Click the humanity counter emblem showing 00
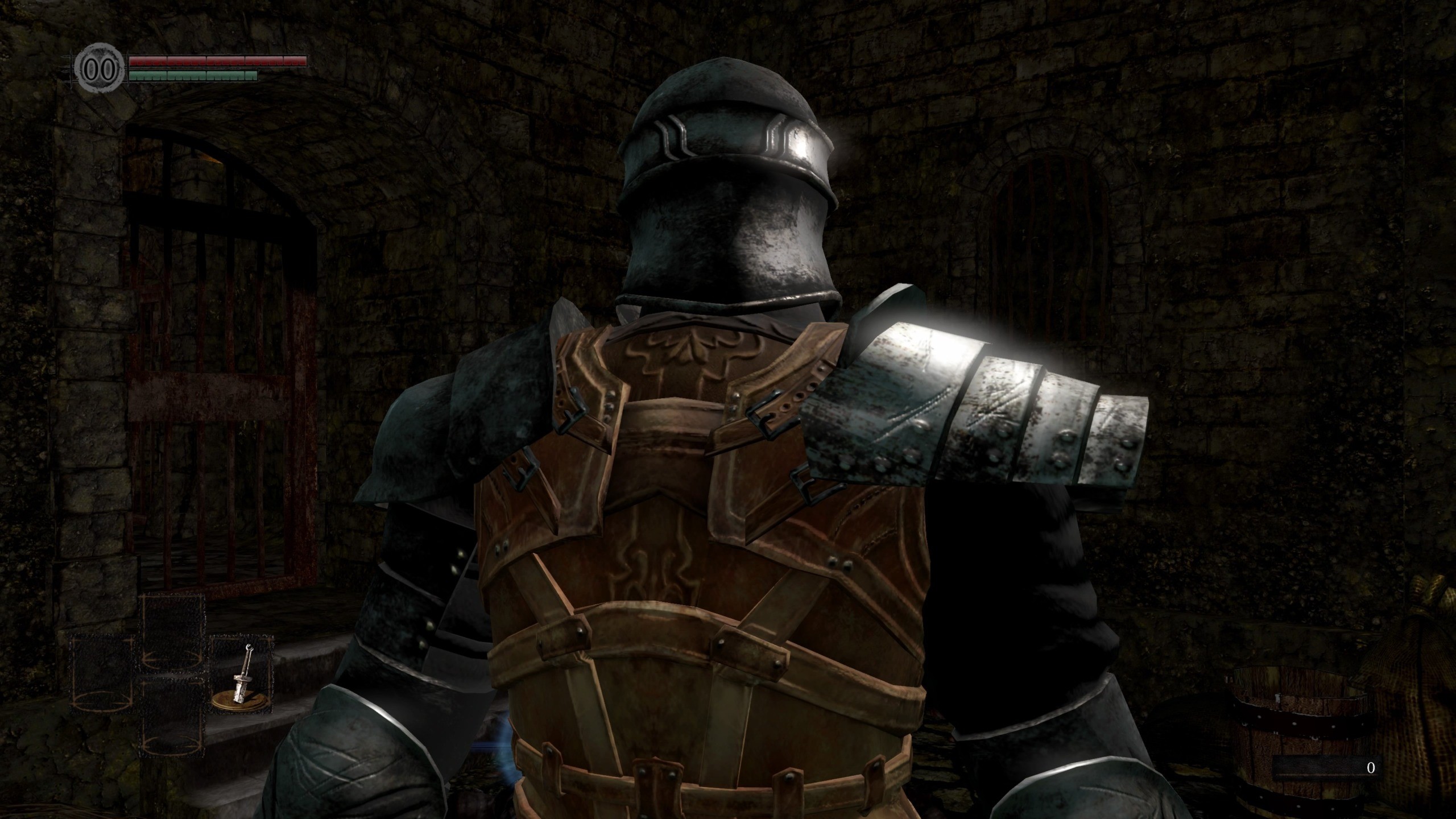The width and height of the screenshot is (1456, 819). tap(100, 67)
